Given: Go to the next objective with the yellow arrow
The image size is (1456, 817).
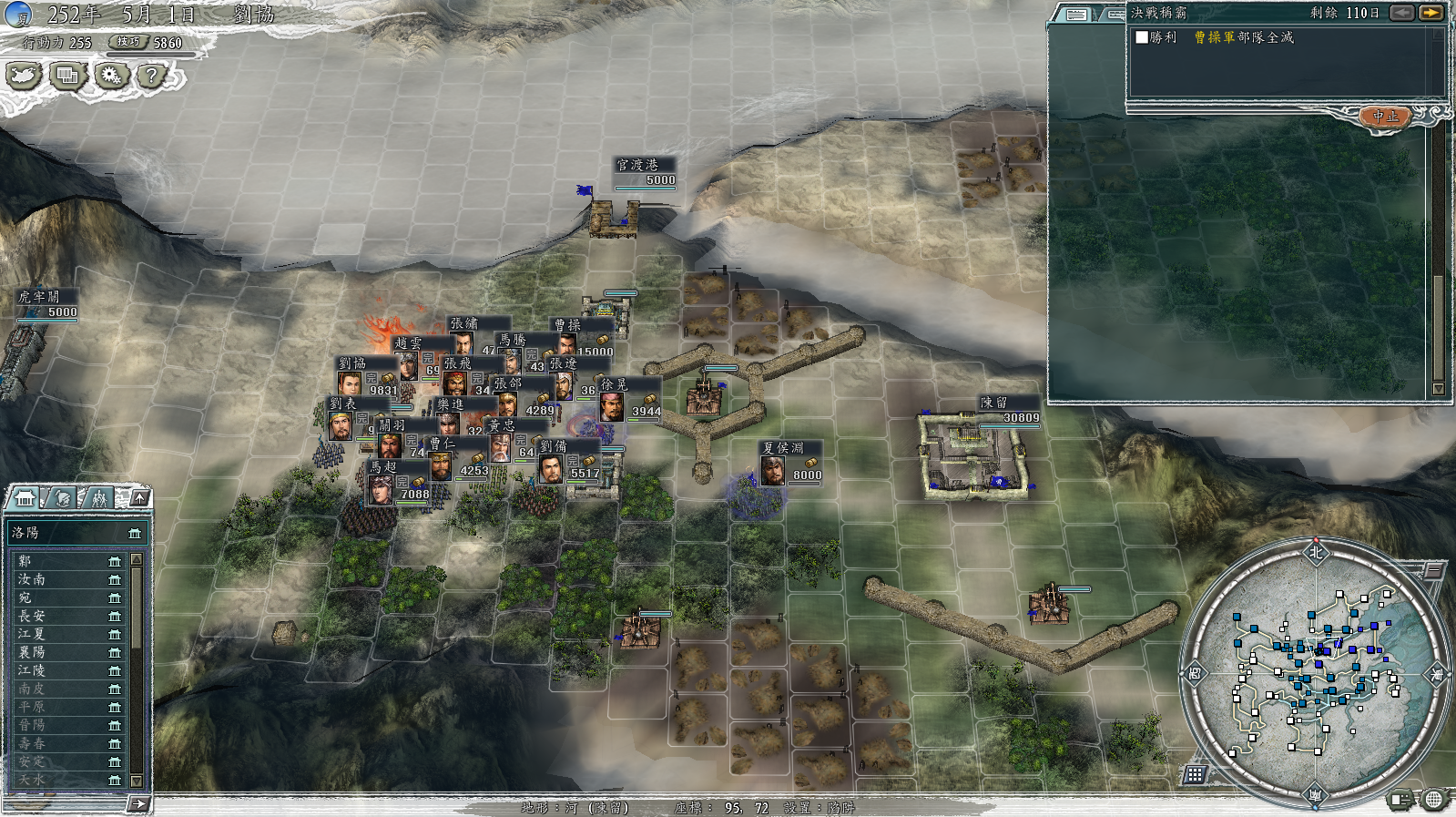Looking at the screenshot, I should (1431, 13).
